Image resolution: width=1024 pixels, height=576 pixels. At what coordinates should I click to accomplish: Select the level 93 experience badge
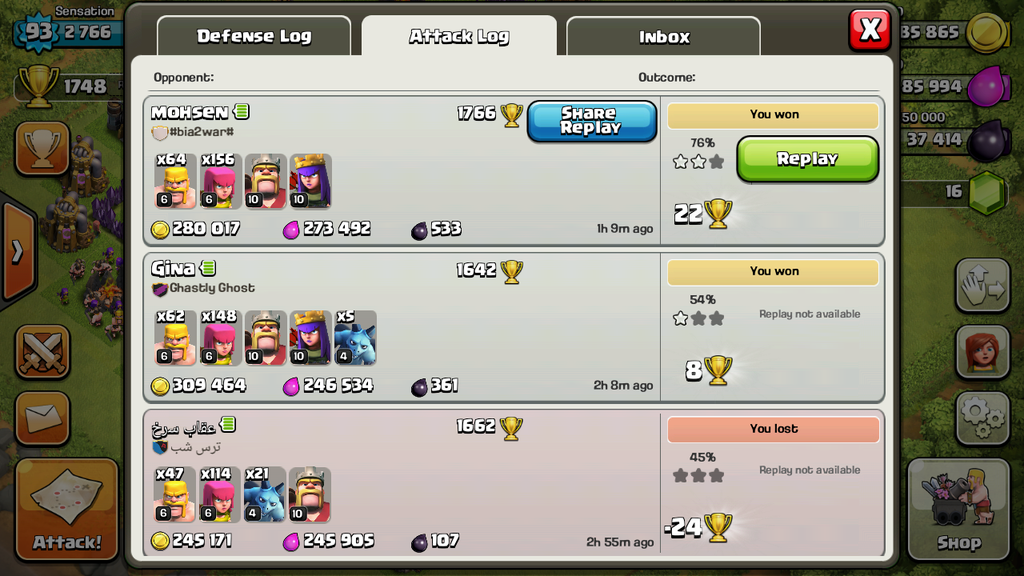pos(38,32)
